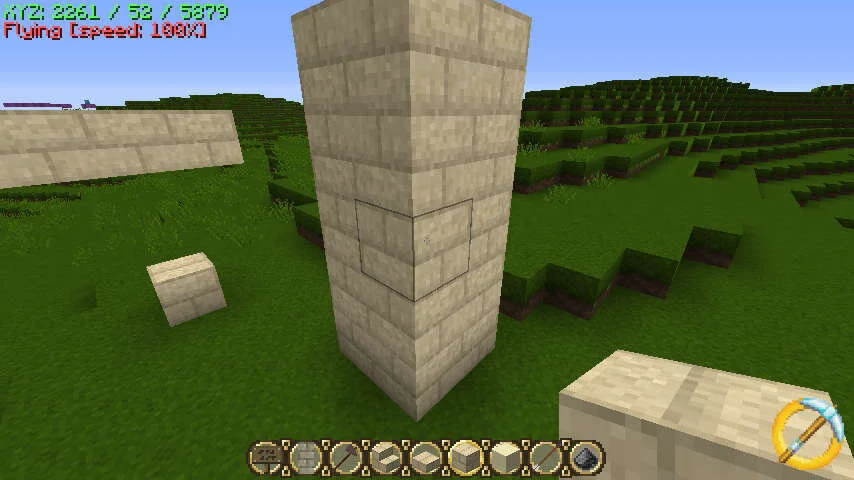The height and width of the screenshot is (480, 854).
Task: Choose the highlighted sandstone brick block slot
Action: (466, 458)
